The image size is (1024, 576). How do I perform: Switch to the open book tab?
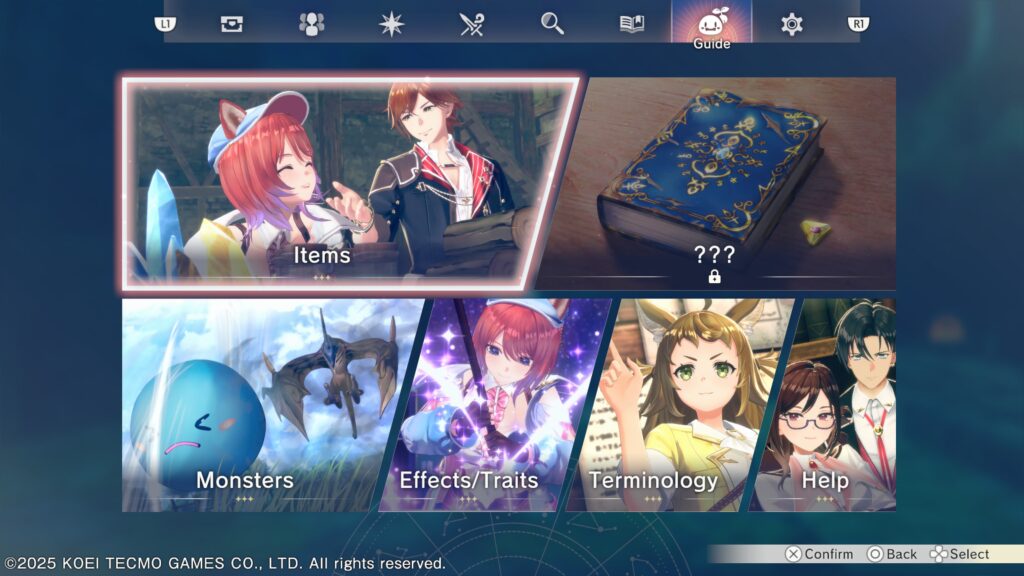tap(632, 24)
